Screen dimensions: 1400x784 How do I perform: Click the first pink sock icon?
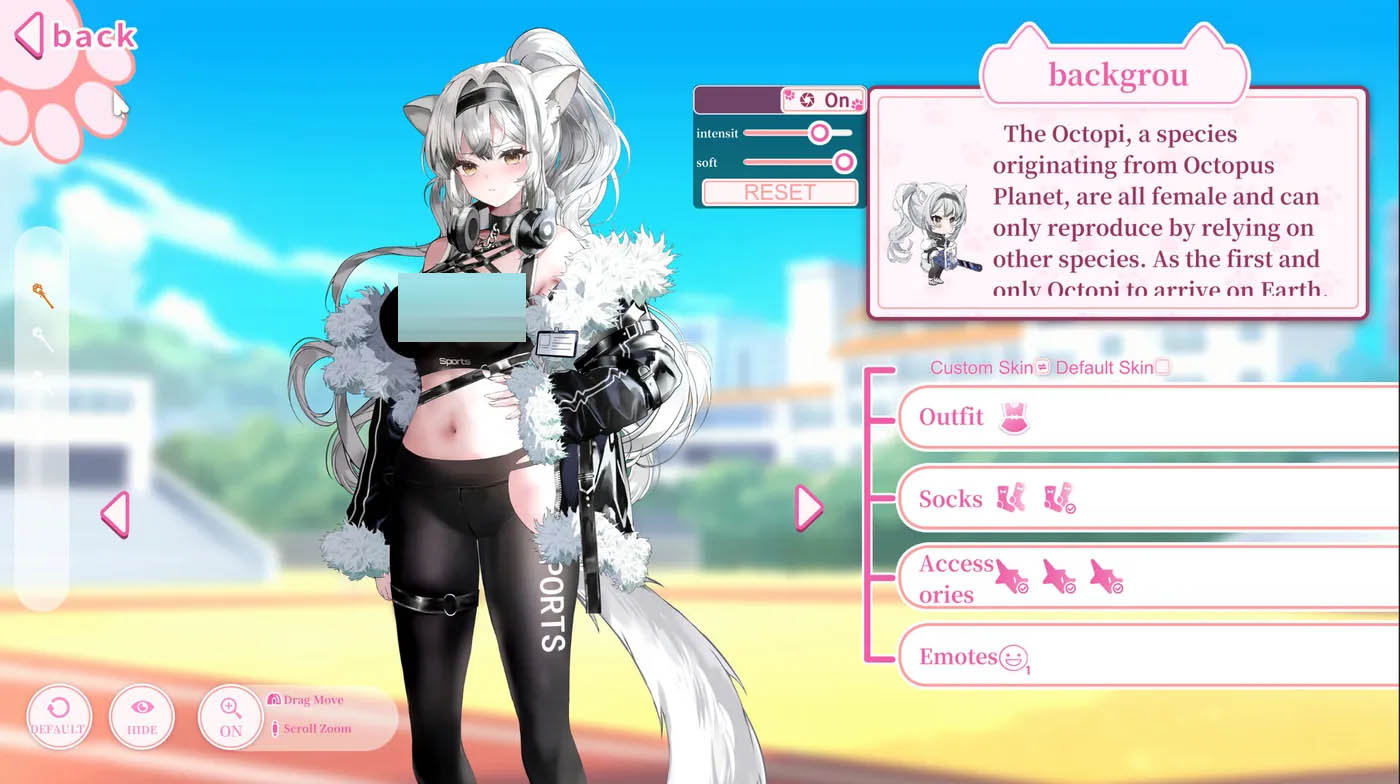[x=1011, y=498]
